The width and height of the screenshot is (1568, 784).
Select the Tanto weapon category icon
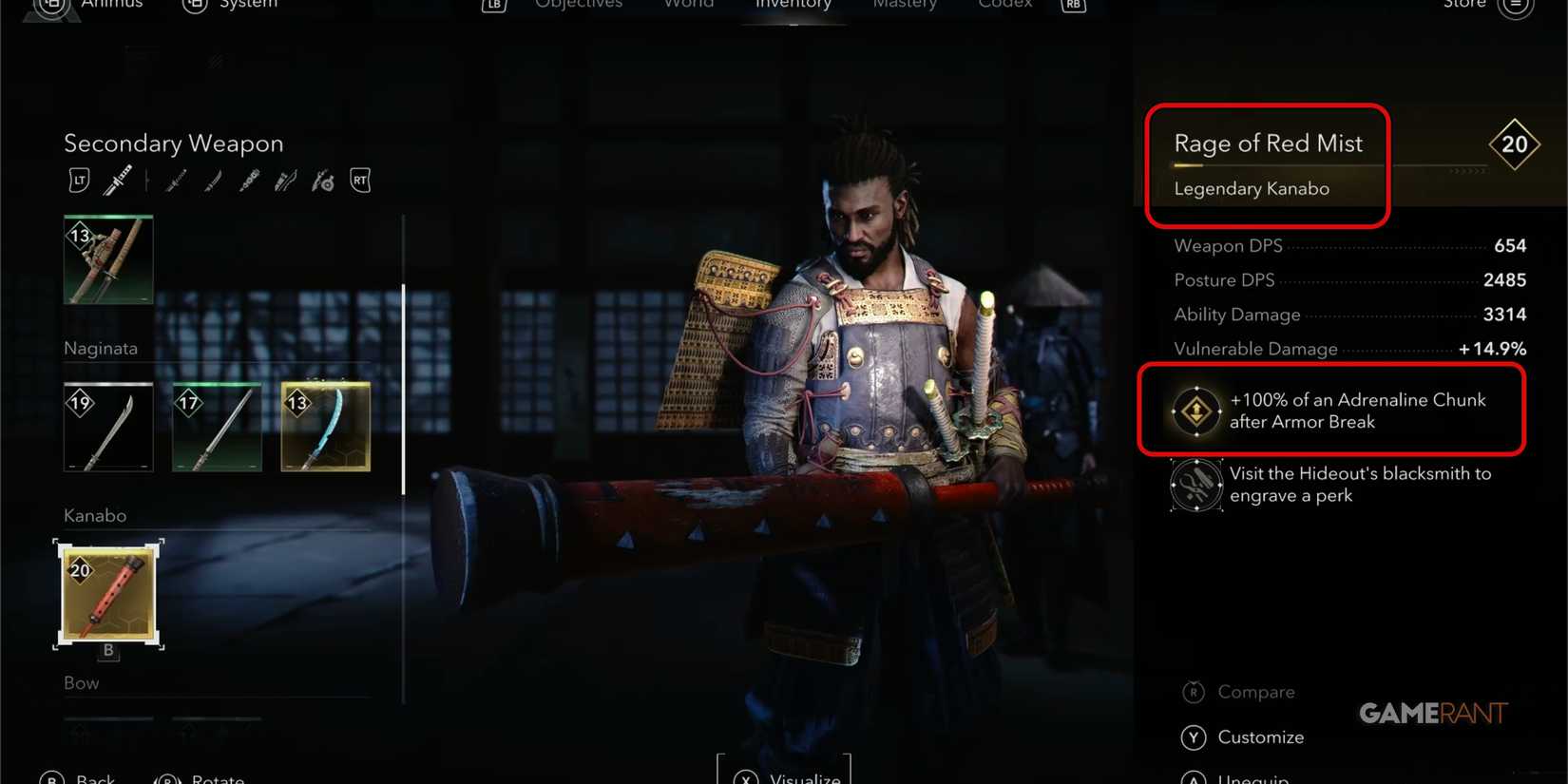[213, 181]
